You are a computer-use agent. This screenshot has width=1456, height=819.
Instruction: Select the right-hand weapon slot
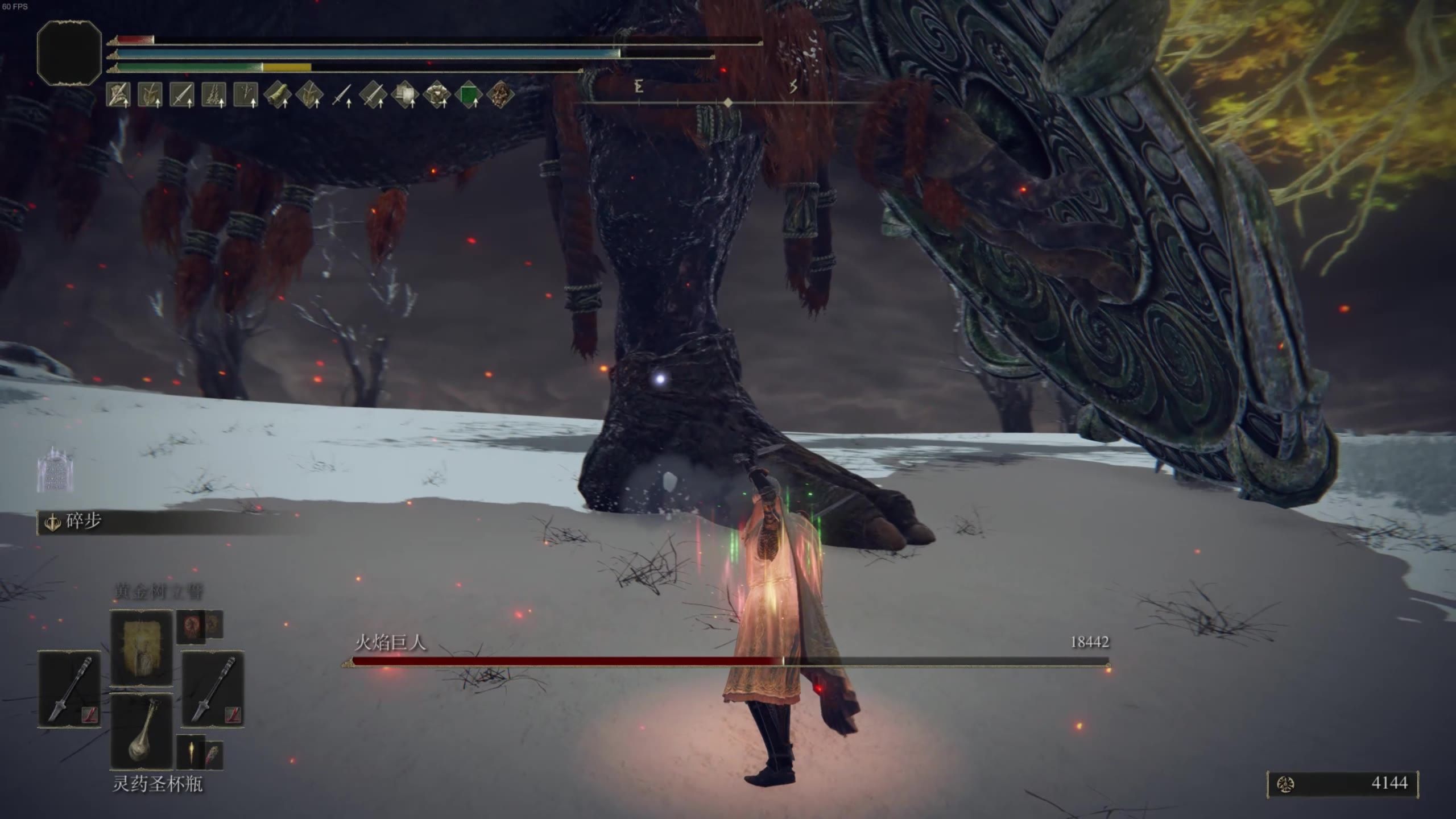tap(213, 689)
